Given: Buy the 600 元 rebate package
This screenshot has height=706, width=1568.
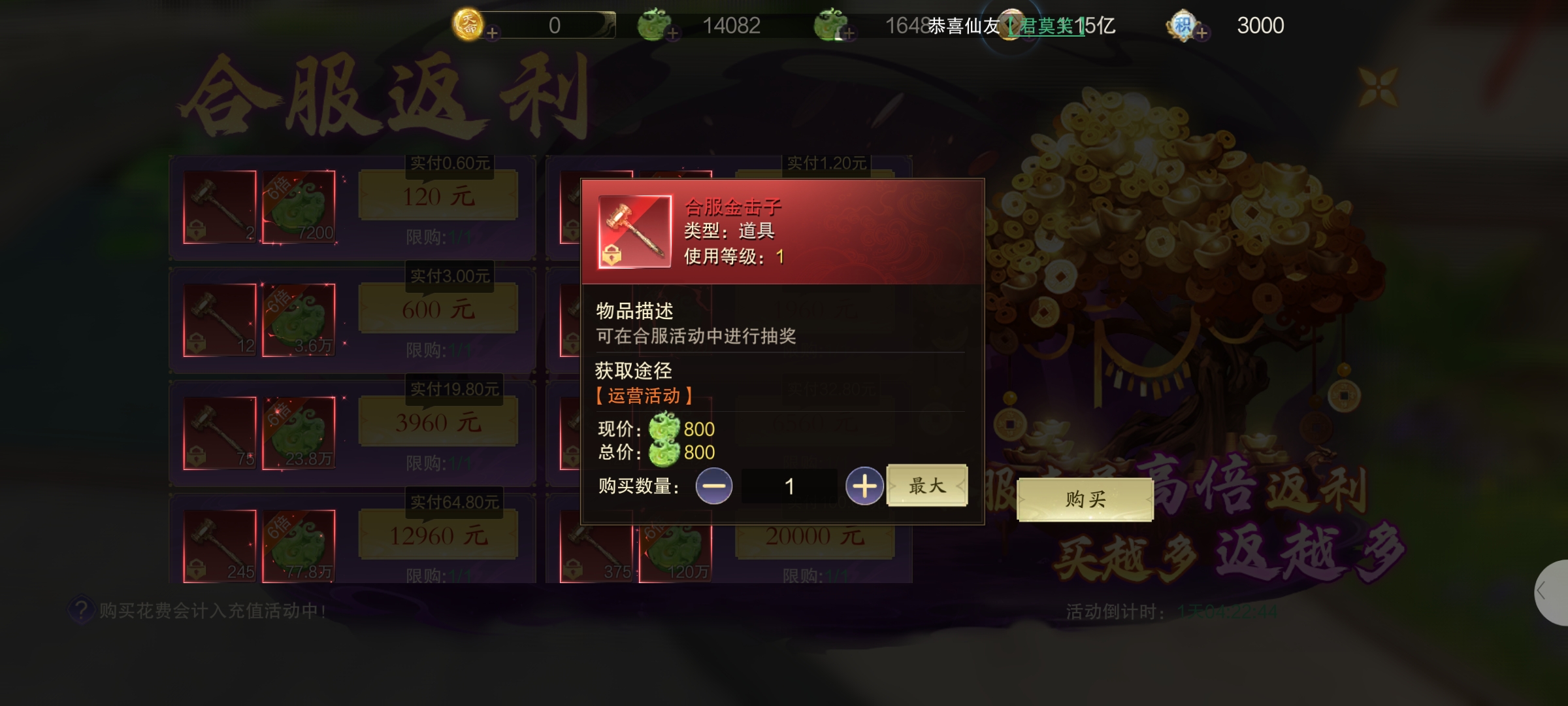Looking at the screenshot, I should click(x=438, y=309).
